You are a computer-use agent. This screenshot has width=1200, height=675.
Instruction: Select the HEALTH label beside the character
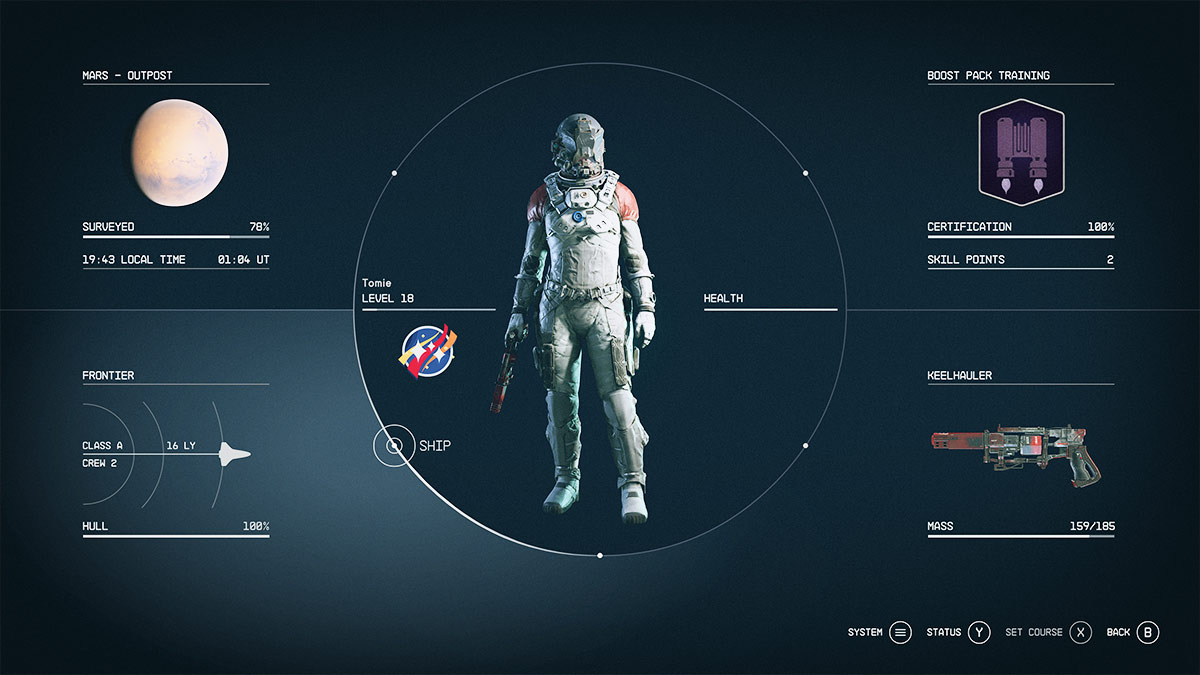[x=723, y=298]
